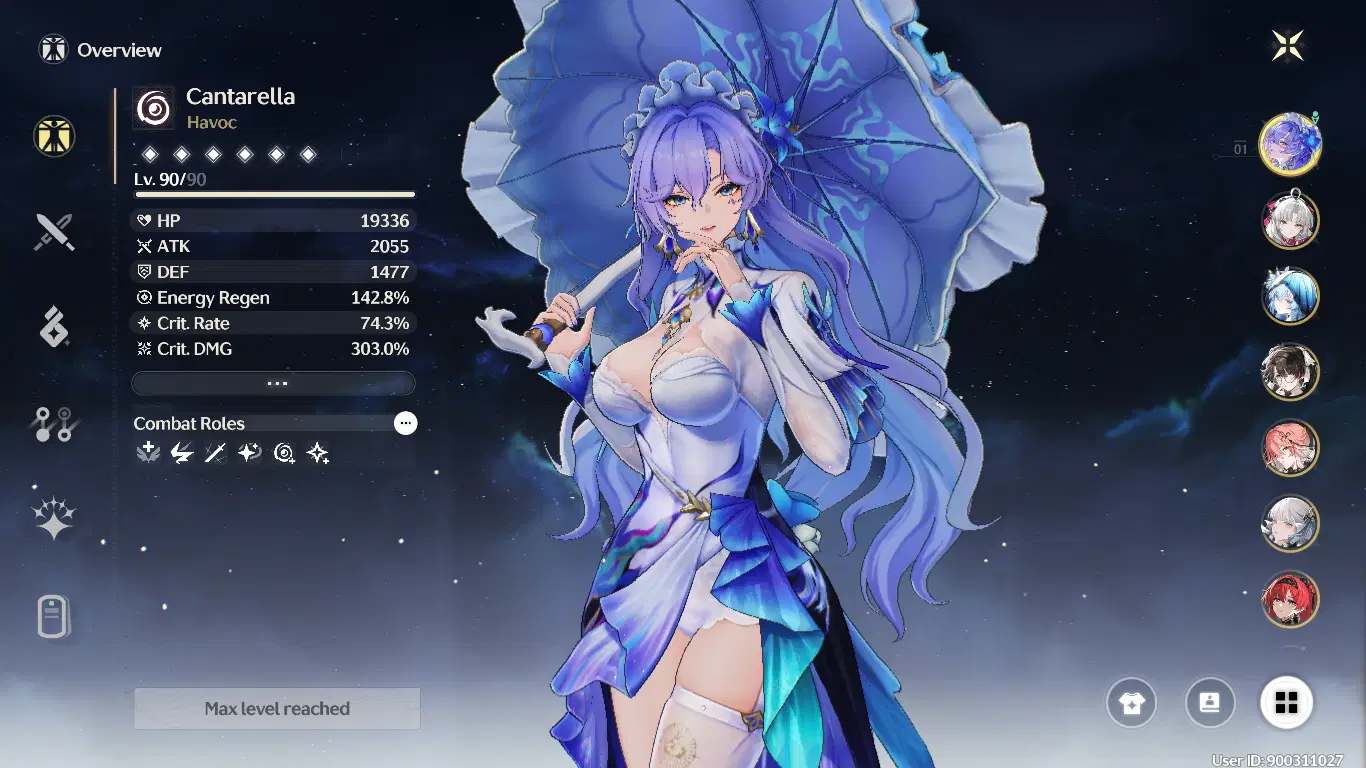This screenshot has width=1366, height=768.
Task: Select the first diamond ascension star
Action: pos(151,154)
